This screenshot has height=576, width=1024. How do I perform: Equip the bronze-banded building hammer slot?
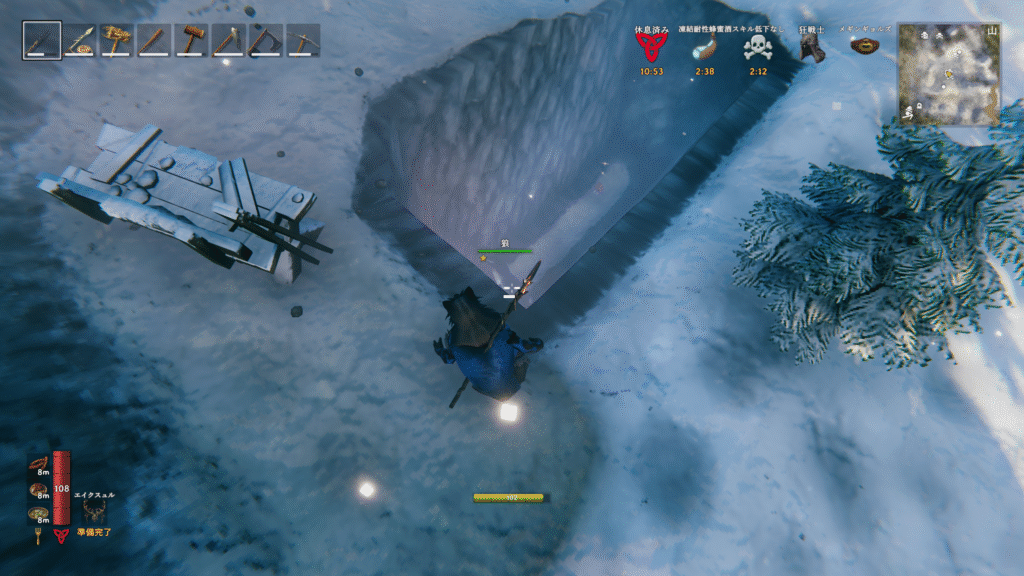190,41
